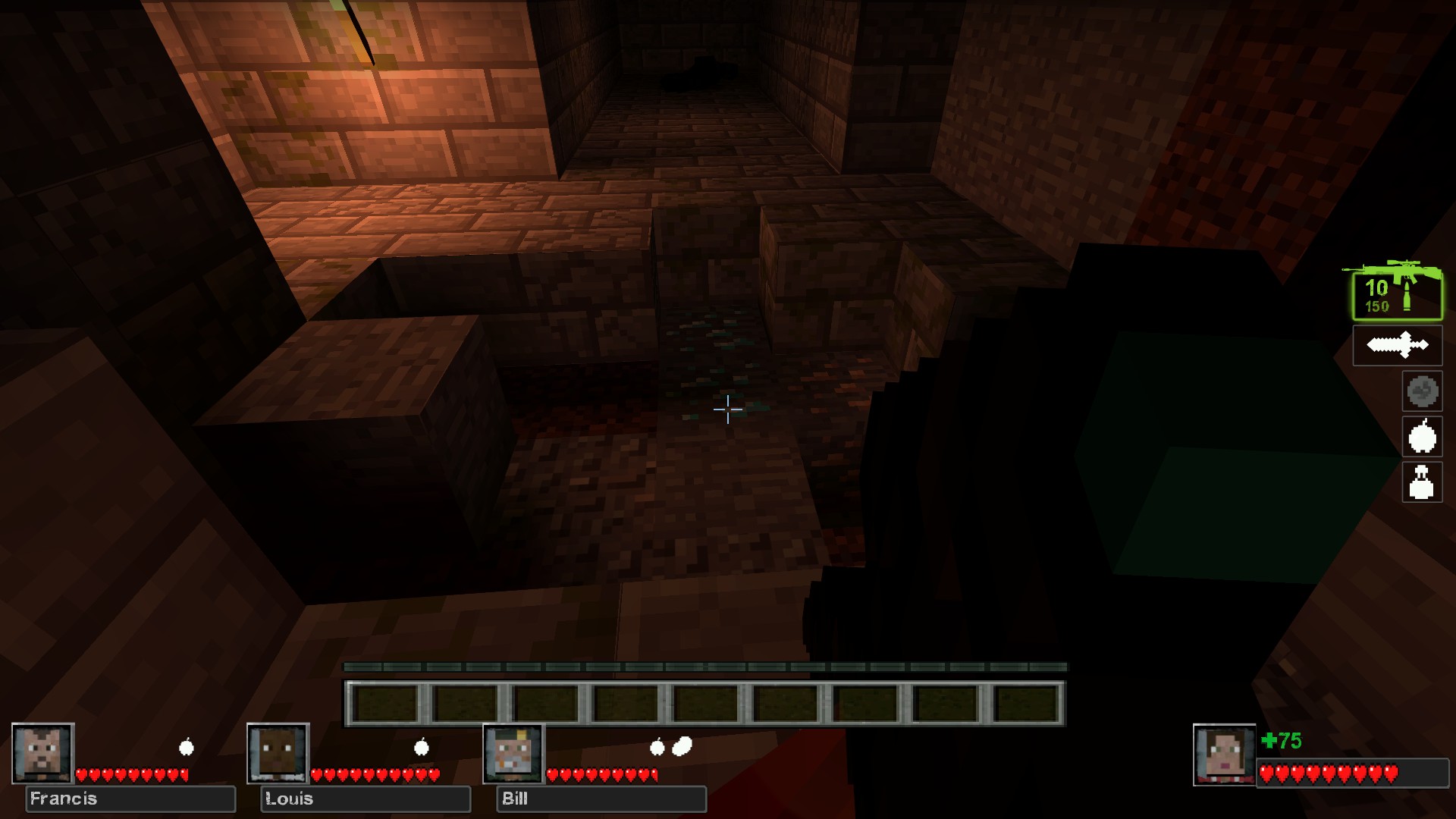
Task: Choose the white apple item slot
Action: pos(1422,437)
